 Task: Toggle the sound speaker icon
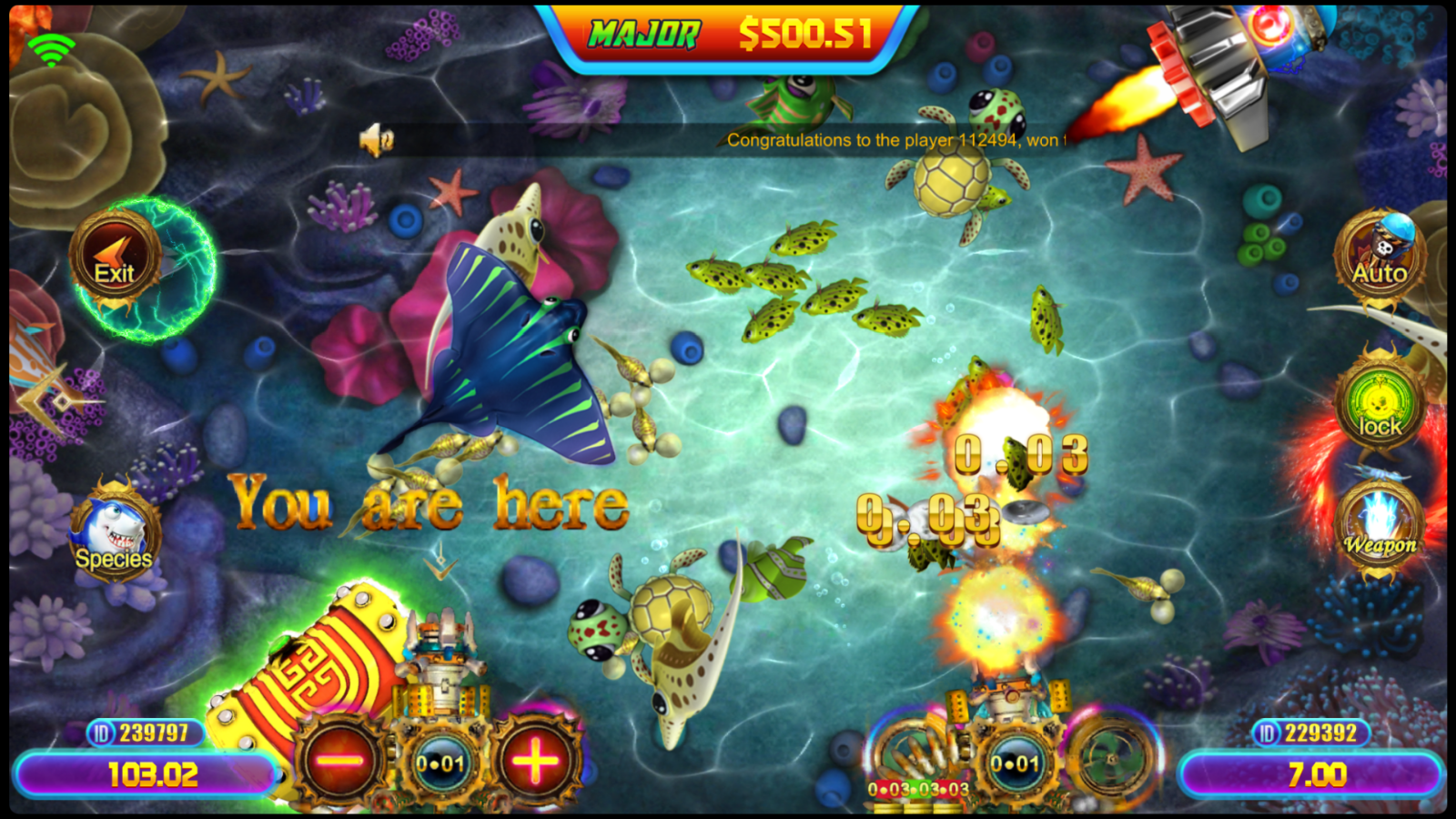click(x=376, y=140)
